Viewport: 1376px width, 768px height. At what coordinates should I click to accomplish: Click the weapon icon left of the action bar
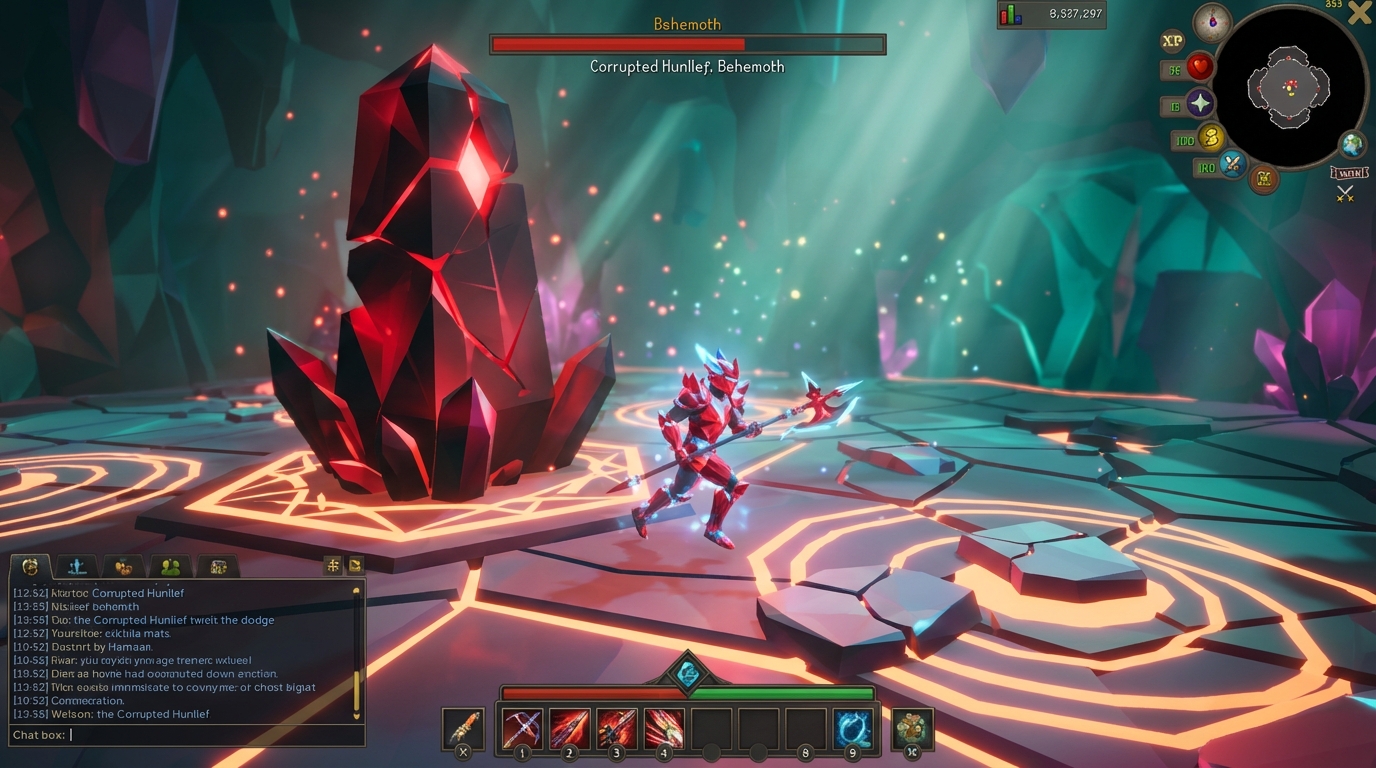point(463,726)
